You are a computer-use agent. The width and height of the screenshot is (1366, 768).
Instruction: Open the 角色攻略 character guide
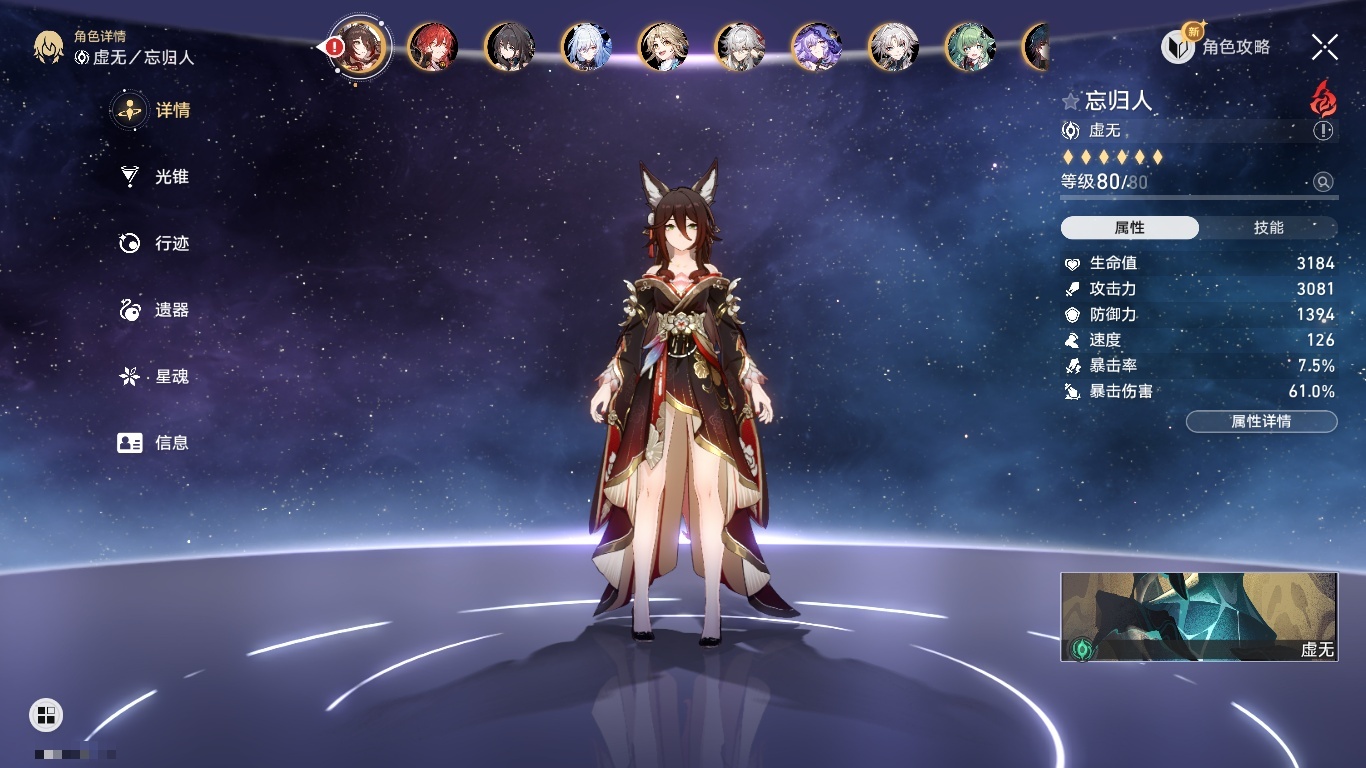[1216, 47]
